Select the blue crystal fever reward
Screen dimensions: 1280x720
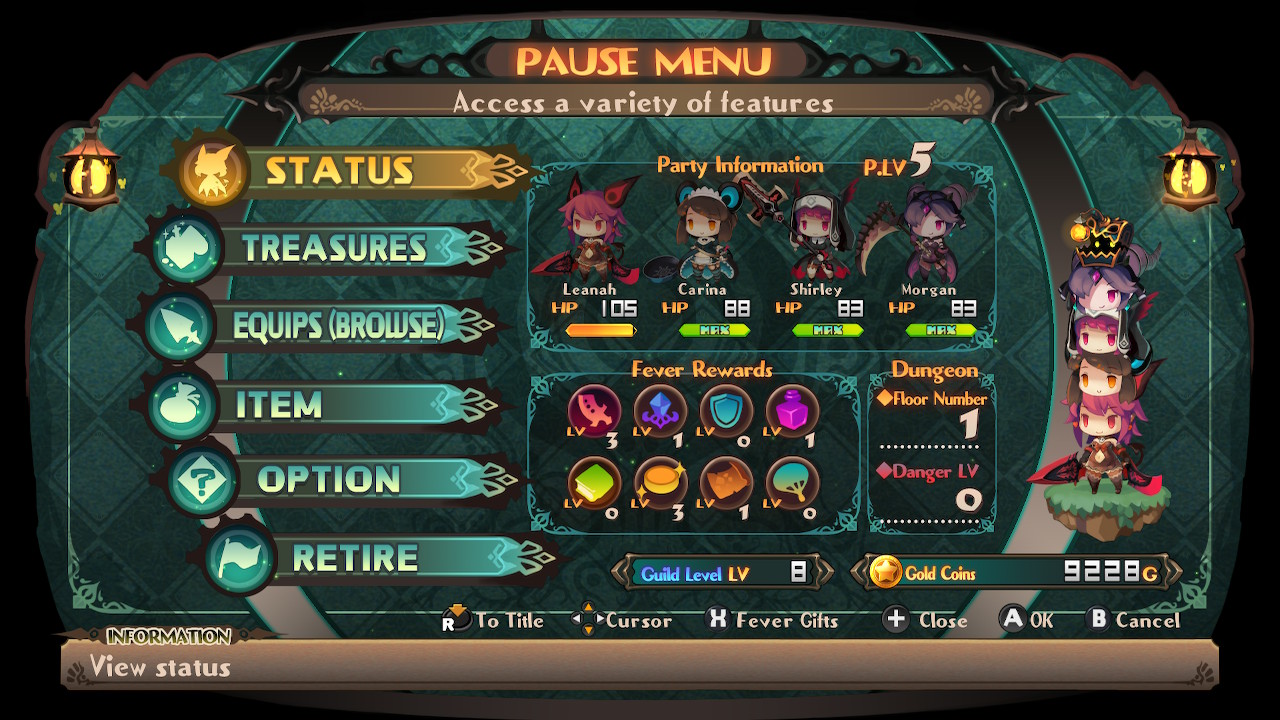coord(660,410)
